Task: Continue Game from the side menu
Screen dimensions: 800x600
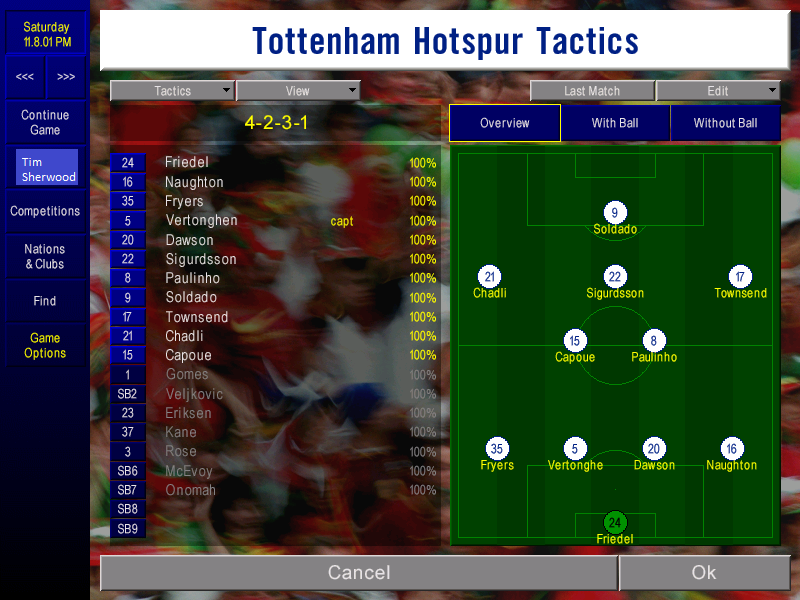Action: 45,123
